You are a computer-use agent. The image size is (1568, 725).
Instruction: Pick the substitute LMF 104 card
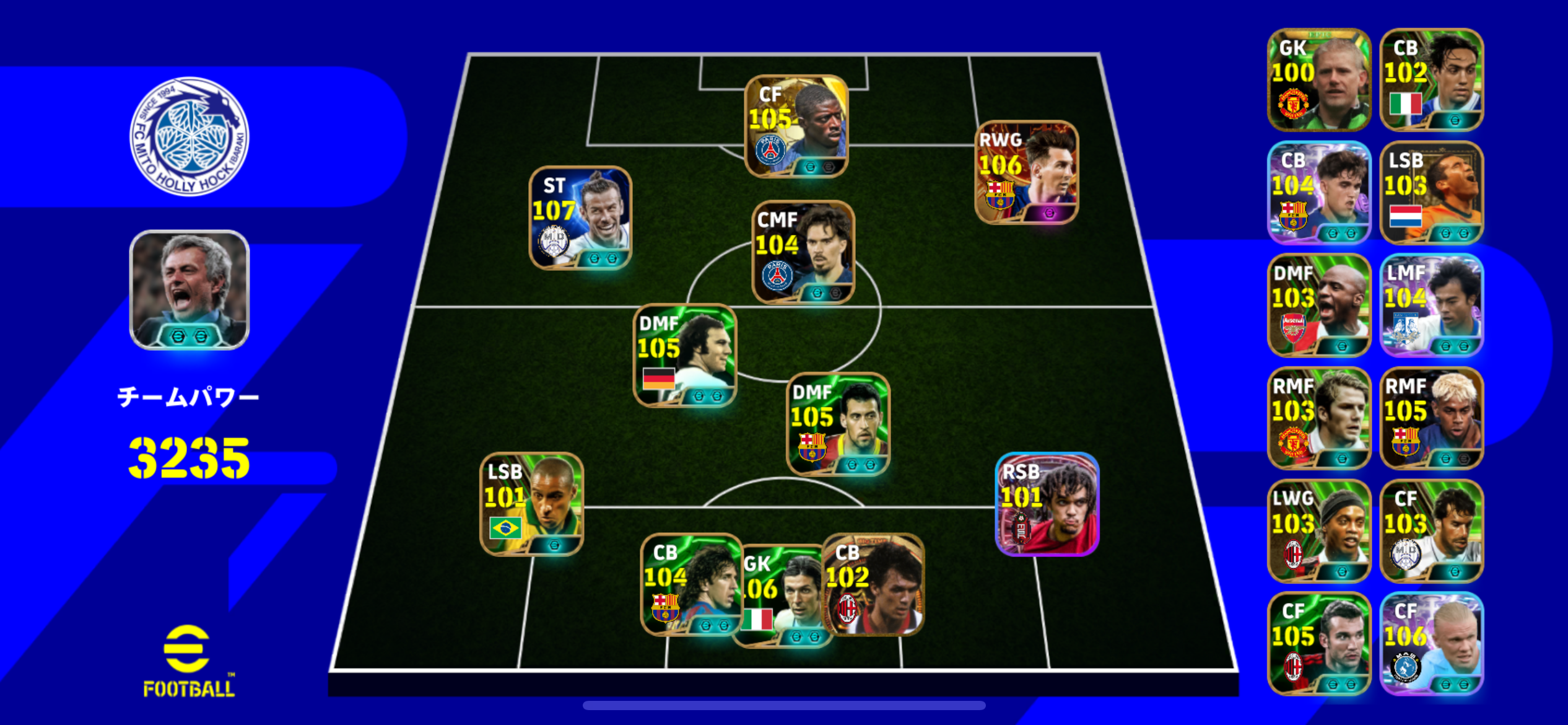[x=1431, y=305]
